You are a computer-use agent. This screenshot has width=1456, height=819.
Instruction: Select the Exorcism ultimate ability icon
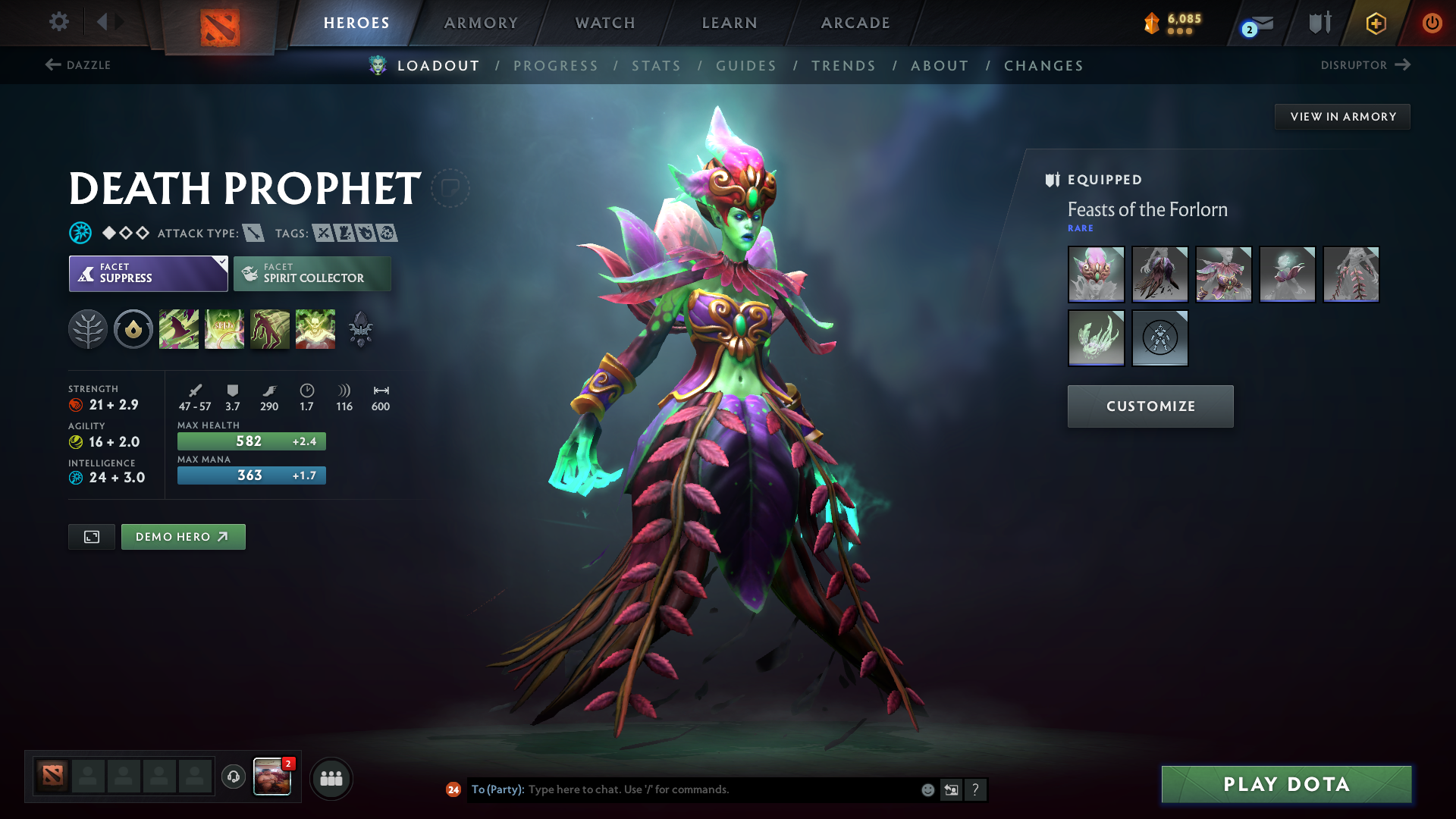(x=315, y=328)
